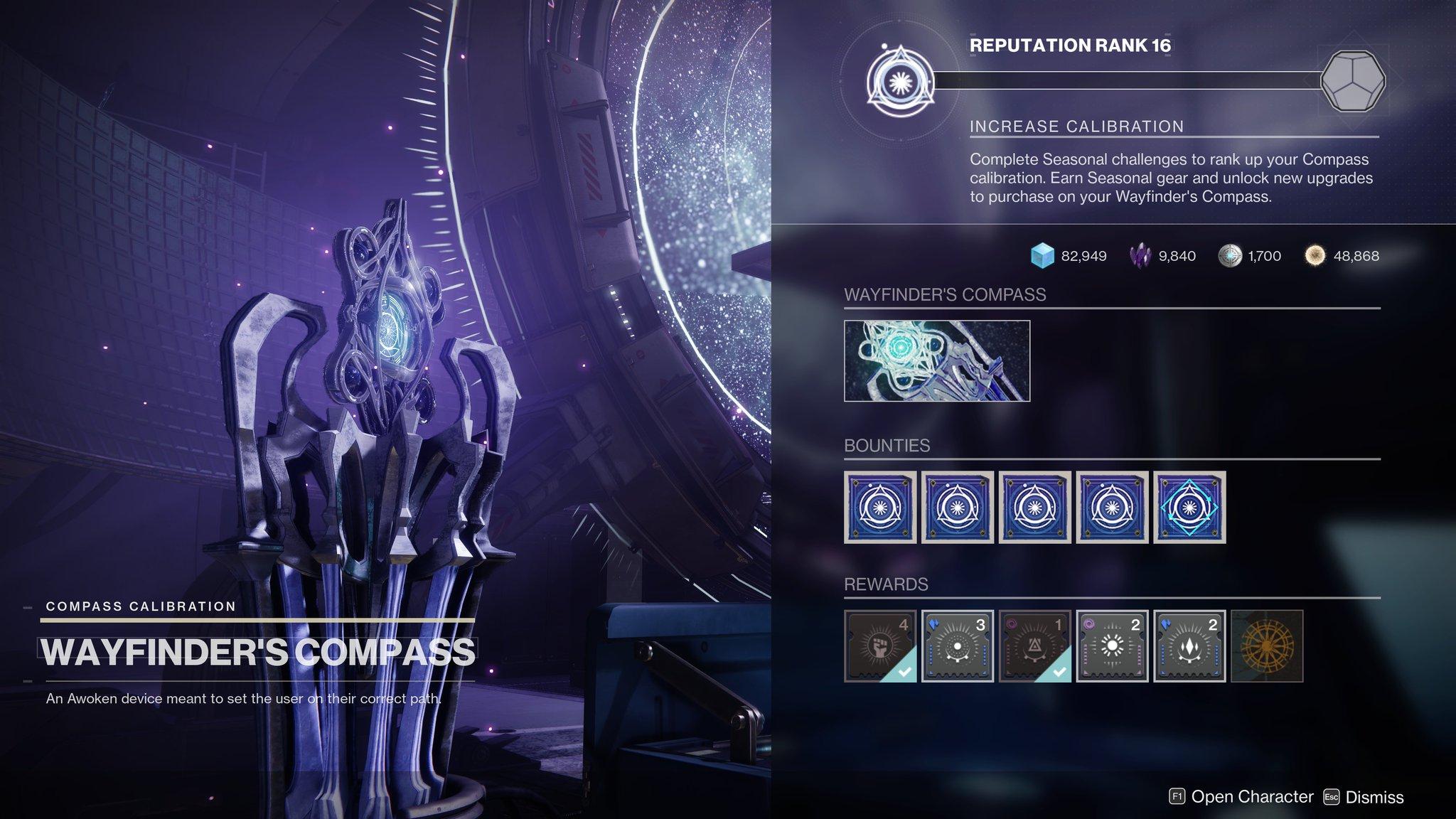Claim the sunburst reward marked with 2
The image size is (1456, 819).
(x=1112, y=646)
